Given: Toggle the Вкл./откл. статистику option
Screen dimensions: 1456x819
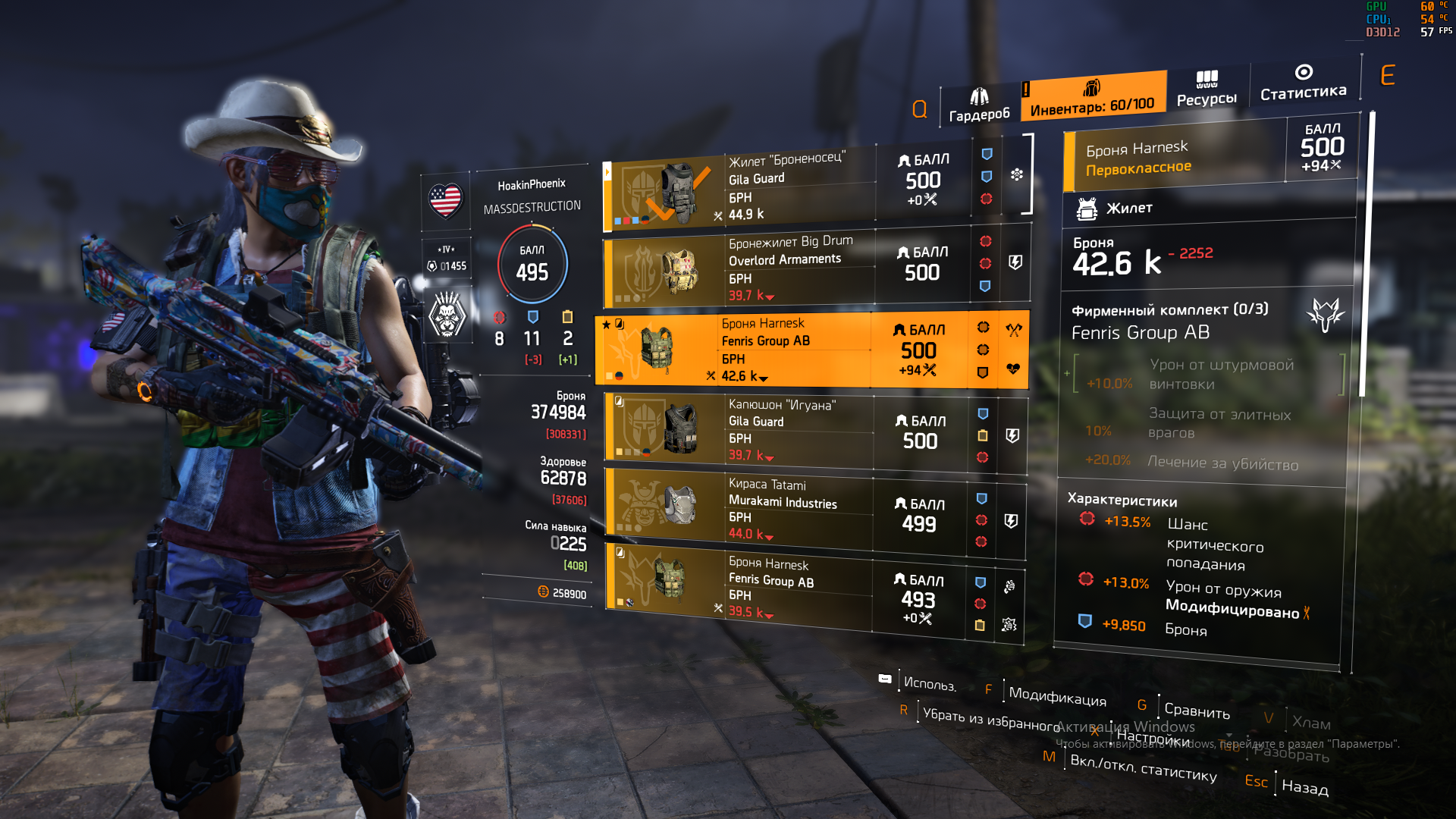Looking at the screenshot, I should (1143, 767).
